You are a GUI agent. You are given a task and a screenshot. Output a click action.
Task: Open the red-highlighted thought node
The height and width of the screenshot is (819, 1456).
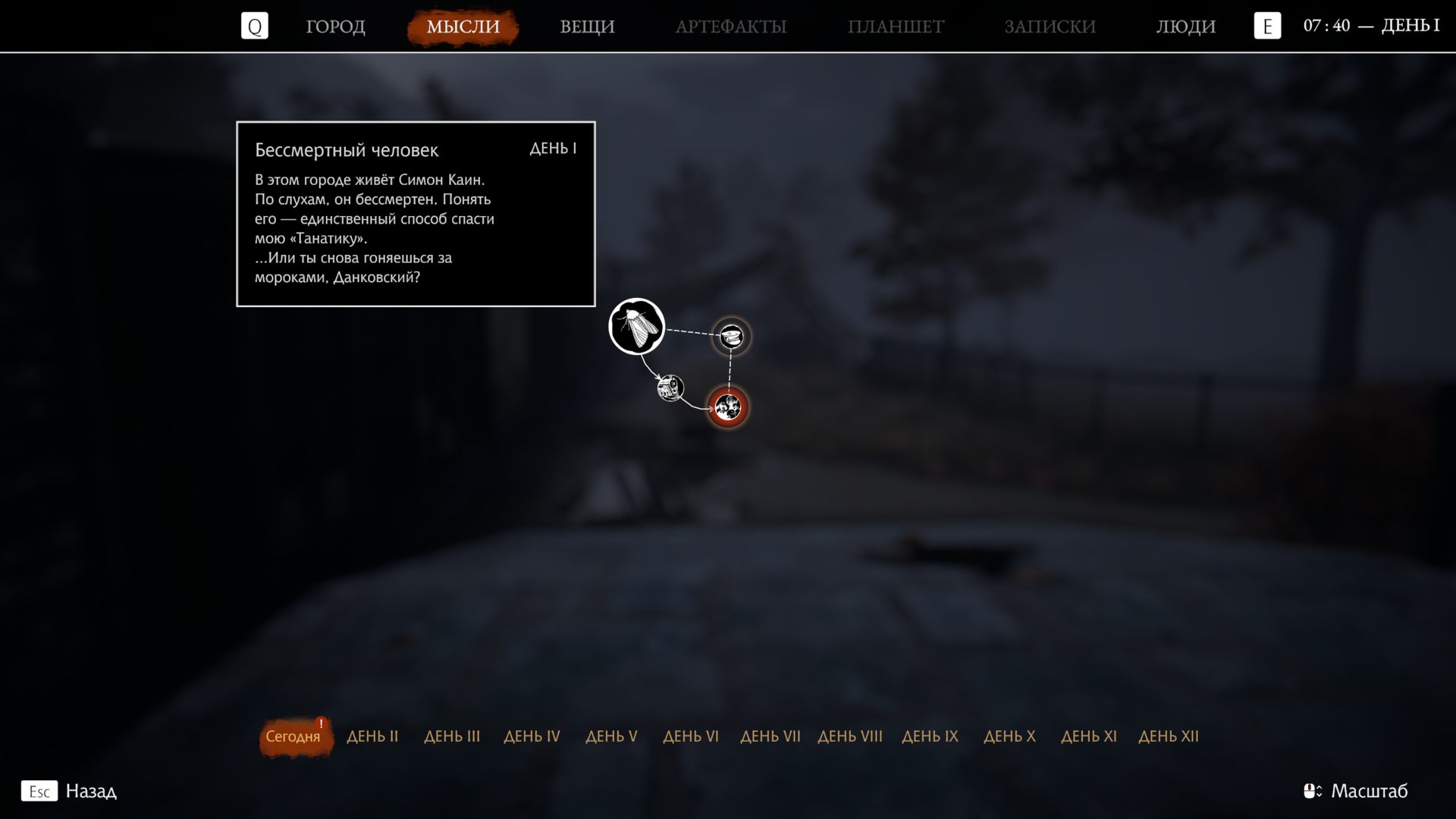(728, 408)
